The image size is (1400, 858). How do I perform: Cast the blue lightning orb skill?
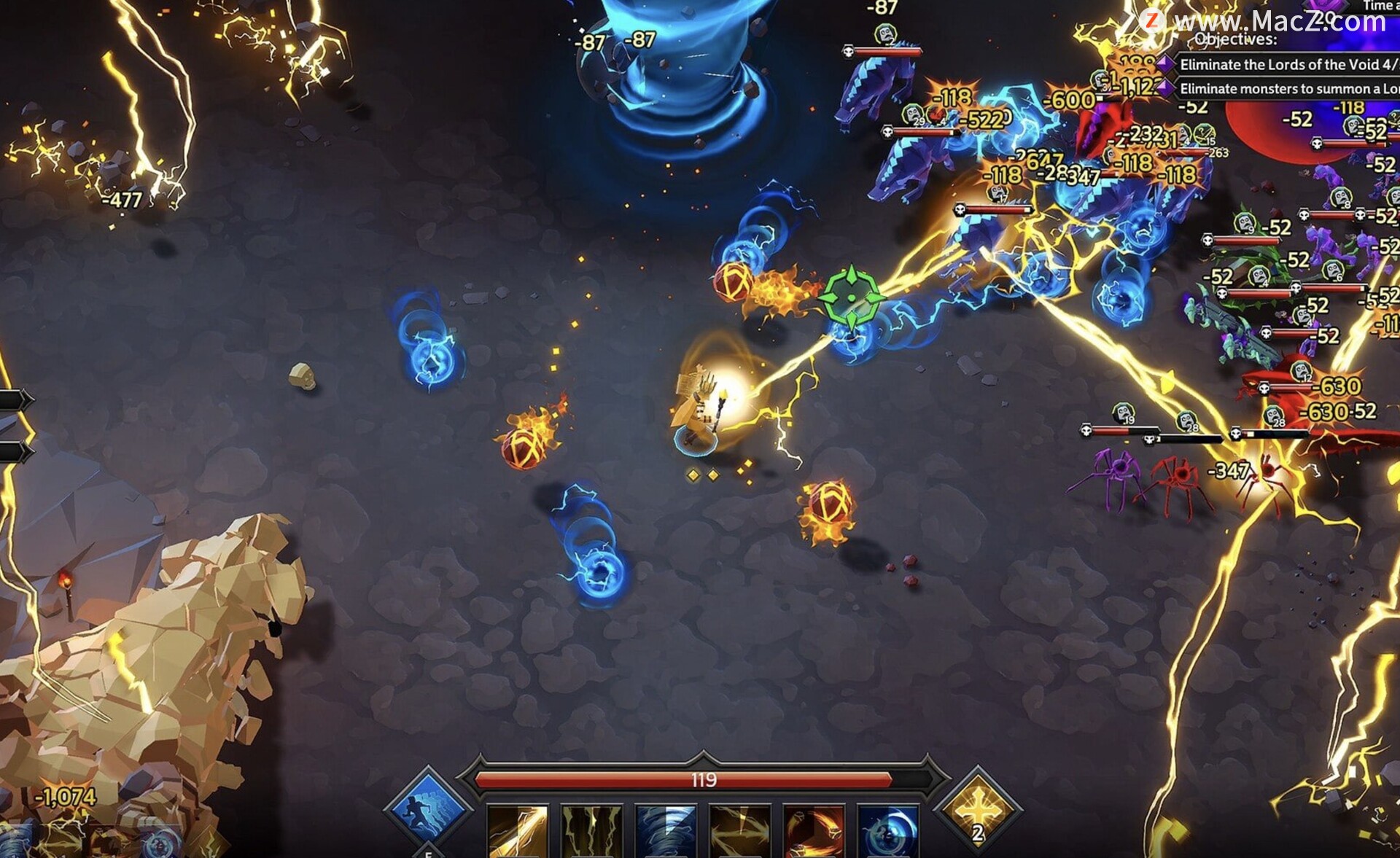[x=887, y=831]
